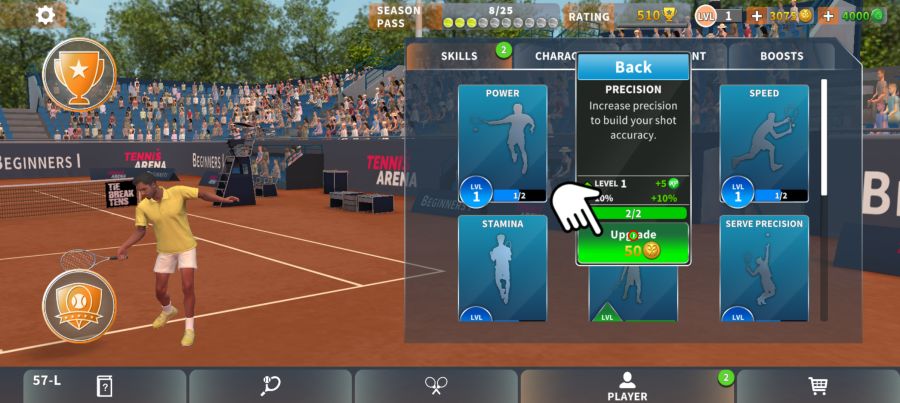The width and height of the screenshot is (900, 403).
Task: Switch to the Skills tab
Action: click(x=460, y=56)
